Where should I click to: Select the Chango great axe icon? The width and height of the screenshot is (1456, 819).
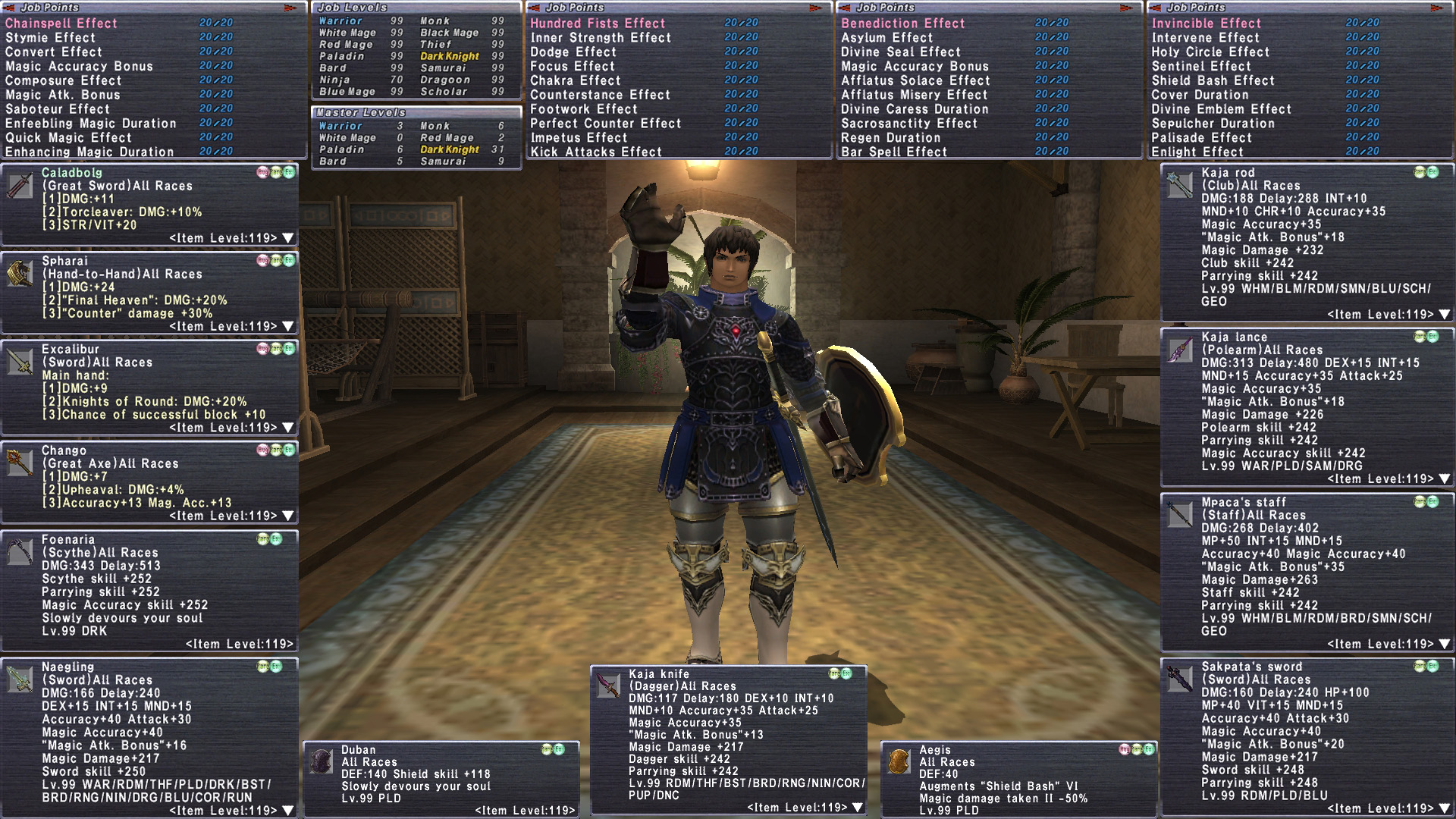20,463
